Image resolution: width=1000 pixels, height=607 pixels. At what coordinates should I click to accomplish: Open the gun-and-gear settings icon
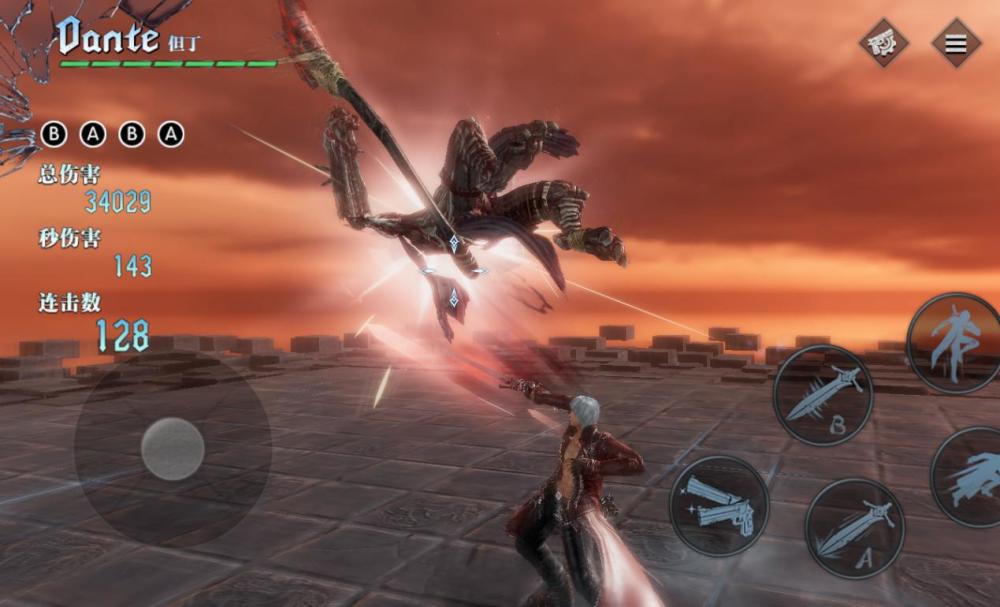pyautogui.click(x=884, y=44)
